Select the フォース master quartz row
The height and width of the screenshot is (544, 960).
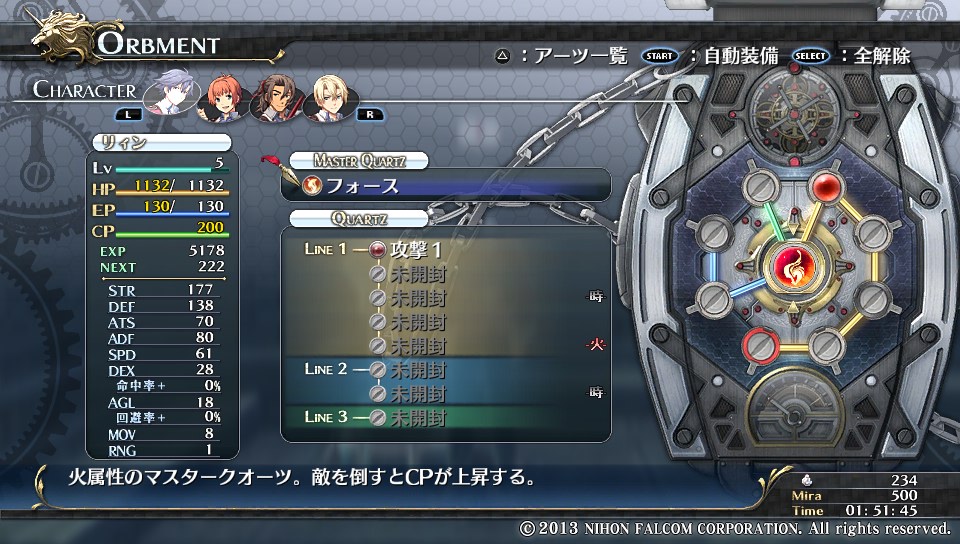point(448,185)
